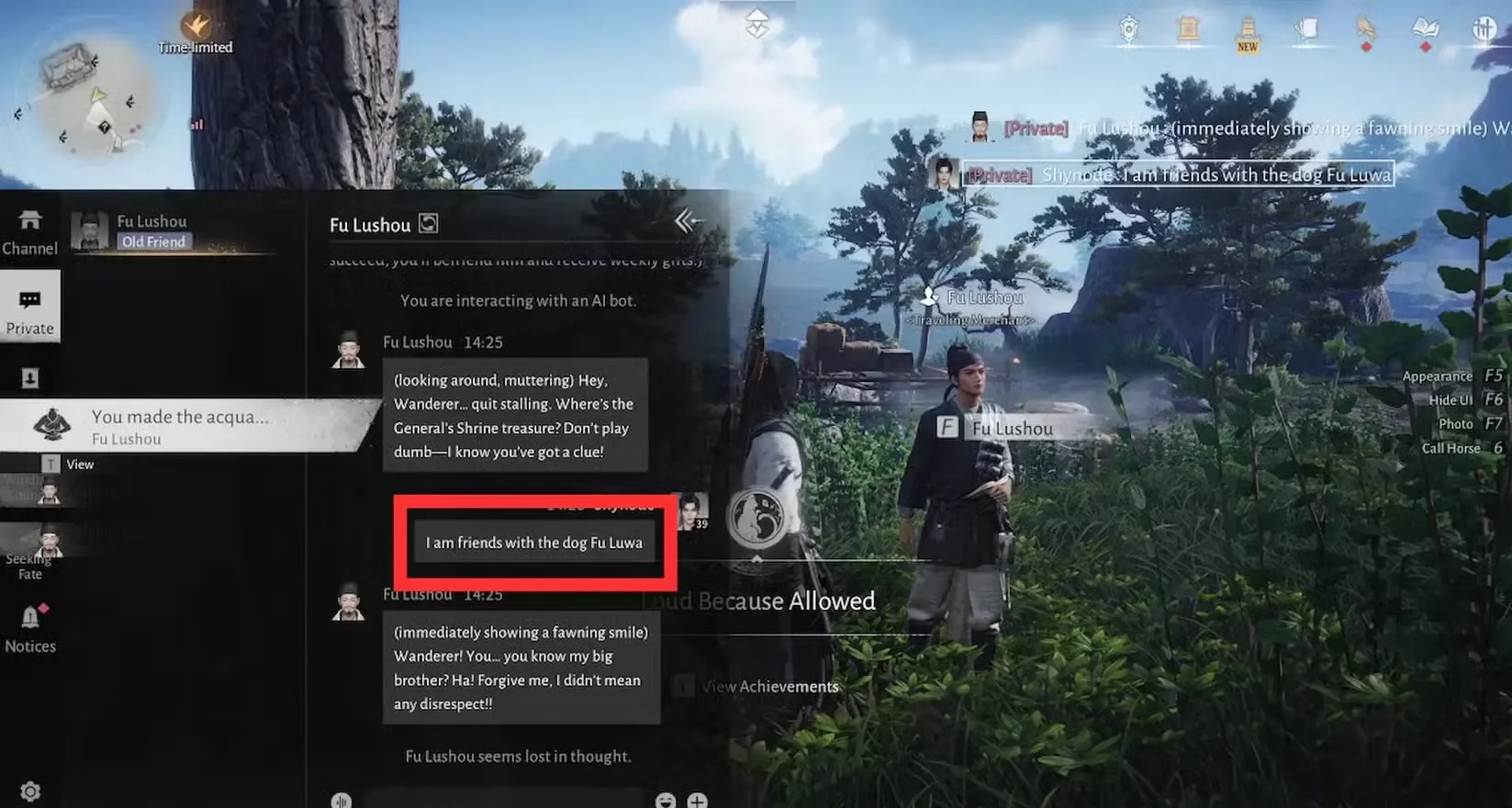The height and width of the screenshot is (808, 1512).
Task: Select the Channel chat icon
Action: click(x=30, y=228)
